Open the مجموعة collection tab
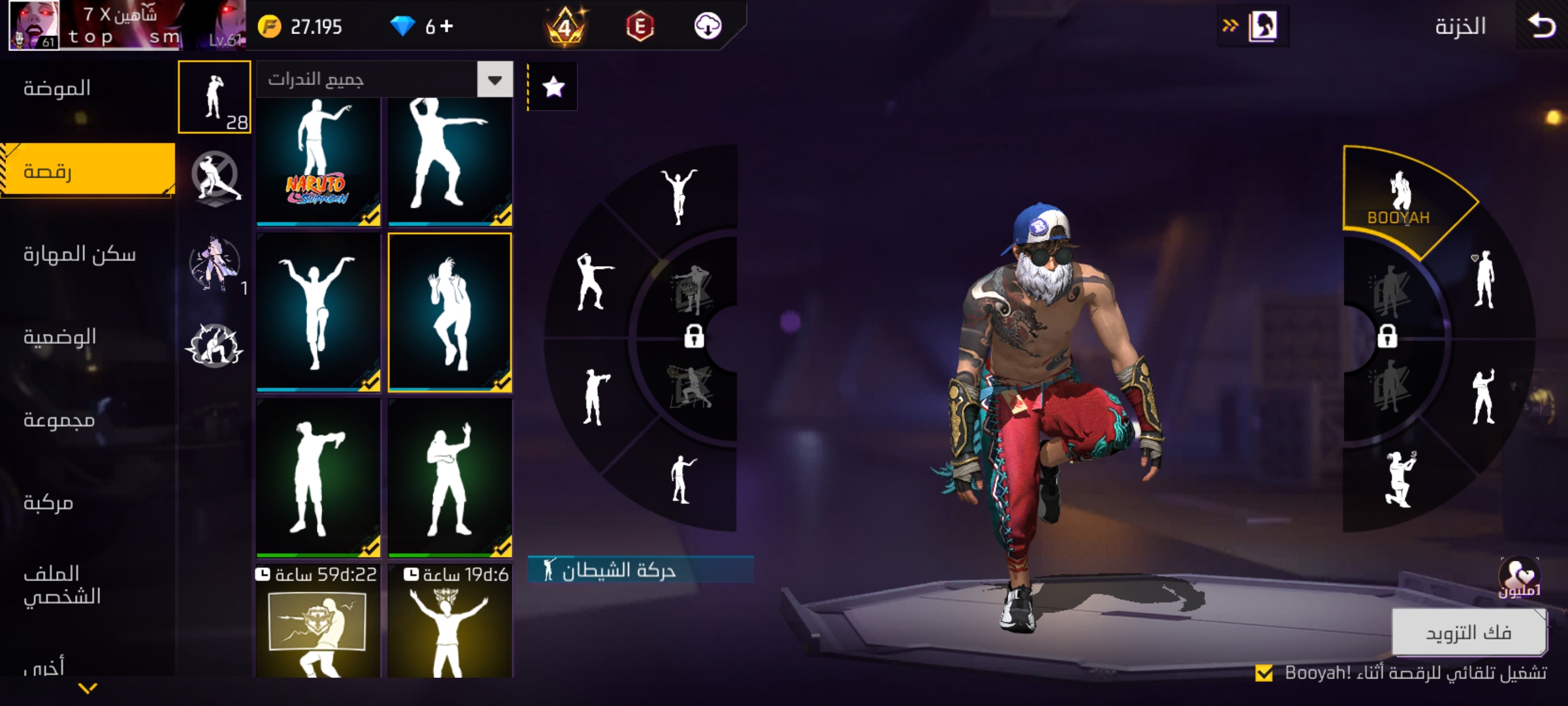Image resolution: width=1568 pixels, height=706 pixels. tap(59, 420)
